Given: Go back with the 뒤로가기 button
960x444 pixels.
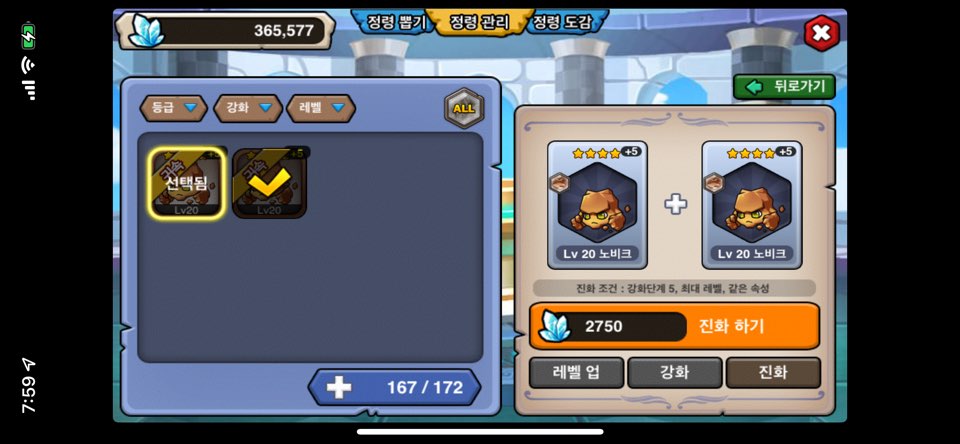Looking at the screenshot, I should pyautogui.click(x=785, y=87).
